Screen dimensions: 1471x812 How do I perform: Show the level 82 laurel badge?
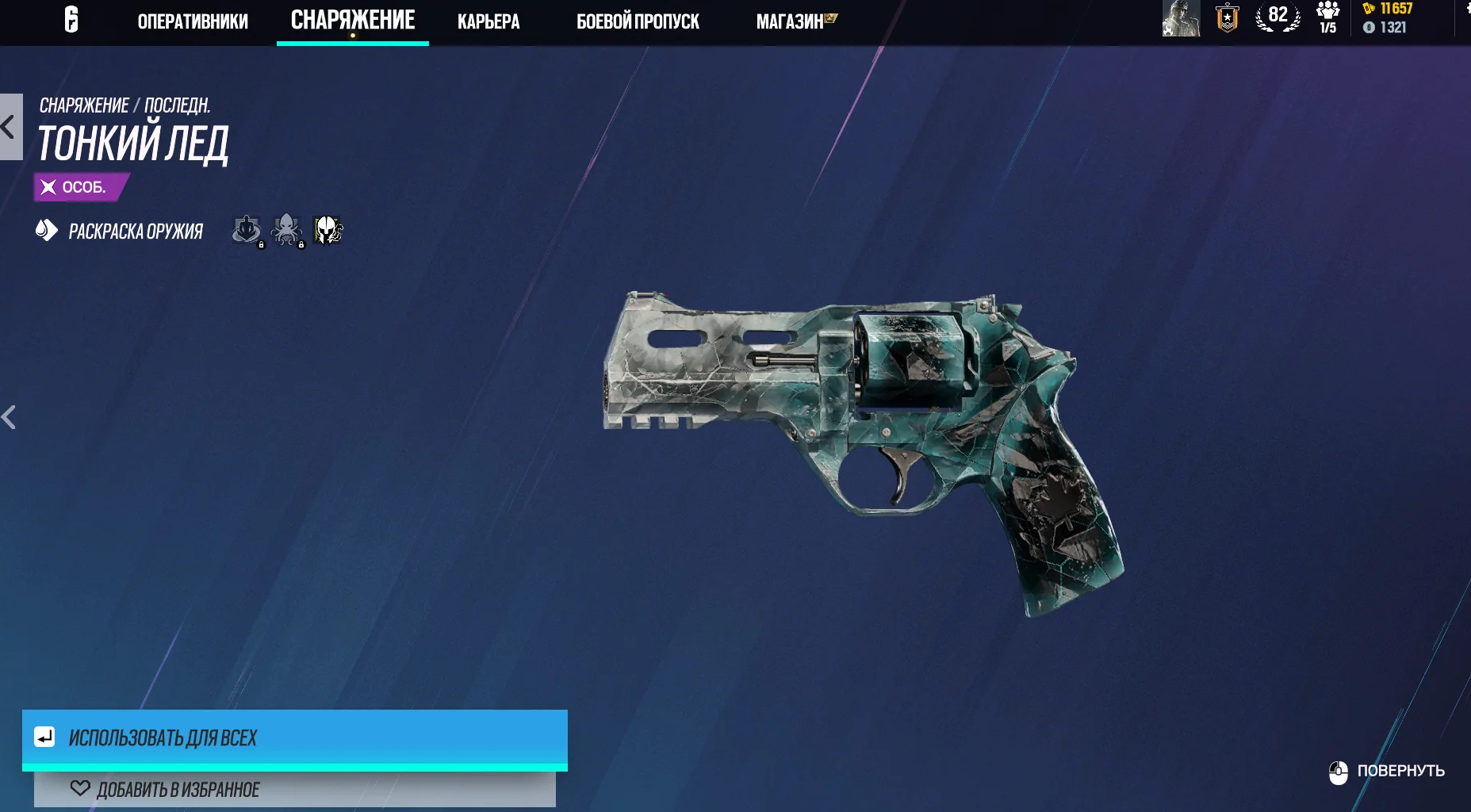click(x=1278, y=17)
